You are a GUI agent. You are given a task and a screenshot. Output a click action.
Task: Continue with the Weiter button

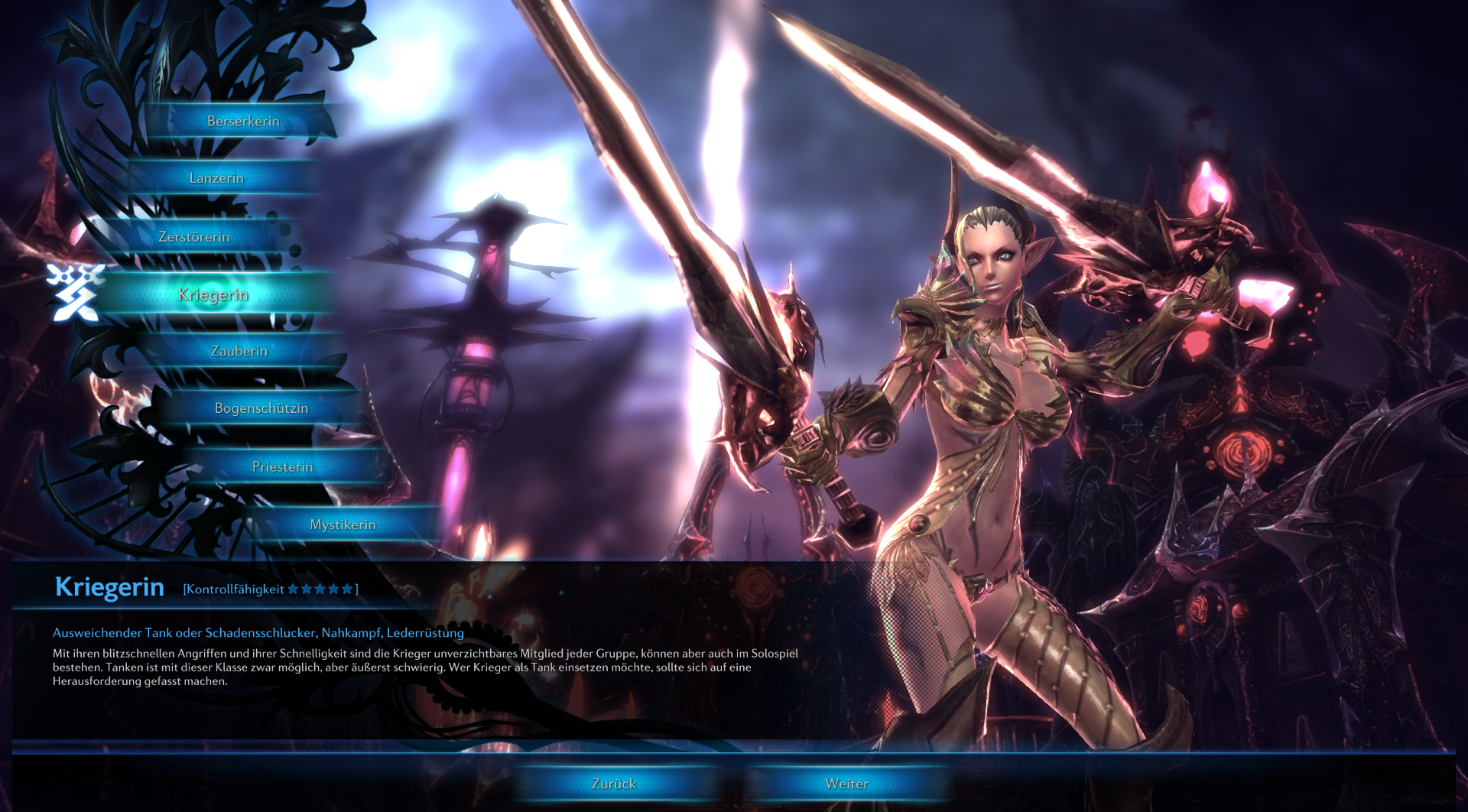point(846,784)
